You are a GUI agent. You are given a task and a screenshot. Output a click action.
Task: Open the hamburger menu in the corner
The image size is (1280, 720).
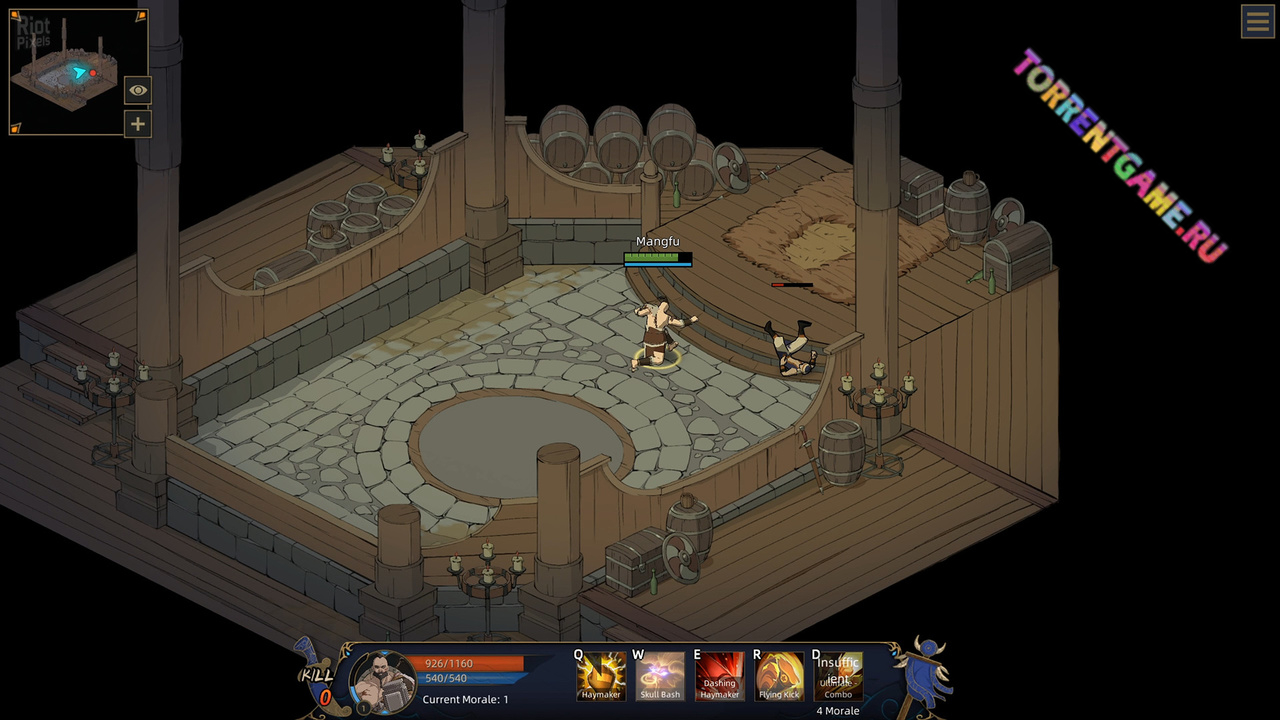1257,21
